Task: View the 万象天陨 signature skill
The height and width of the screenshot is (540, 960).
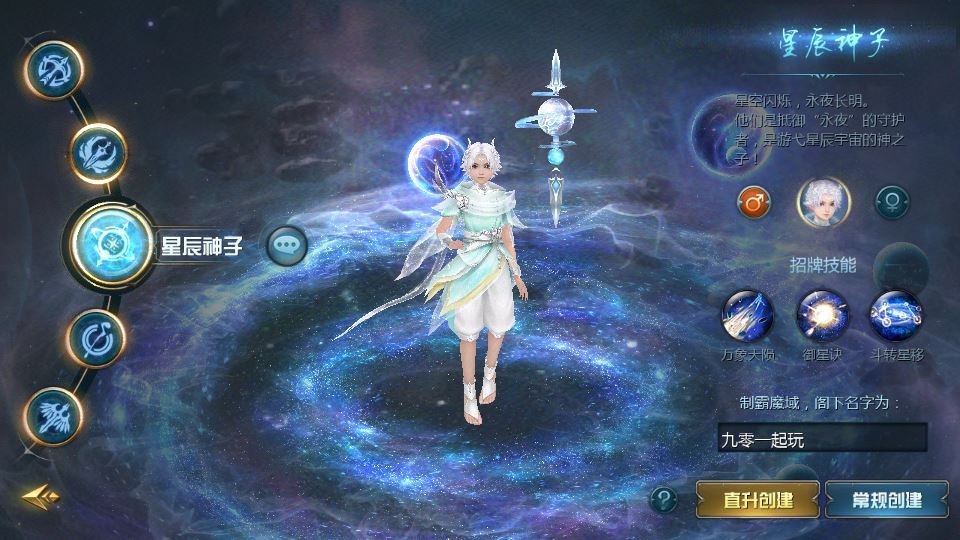Action: tap(748, 314)
